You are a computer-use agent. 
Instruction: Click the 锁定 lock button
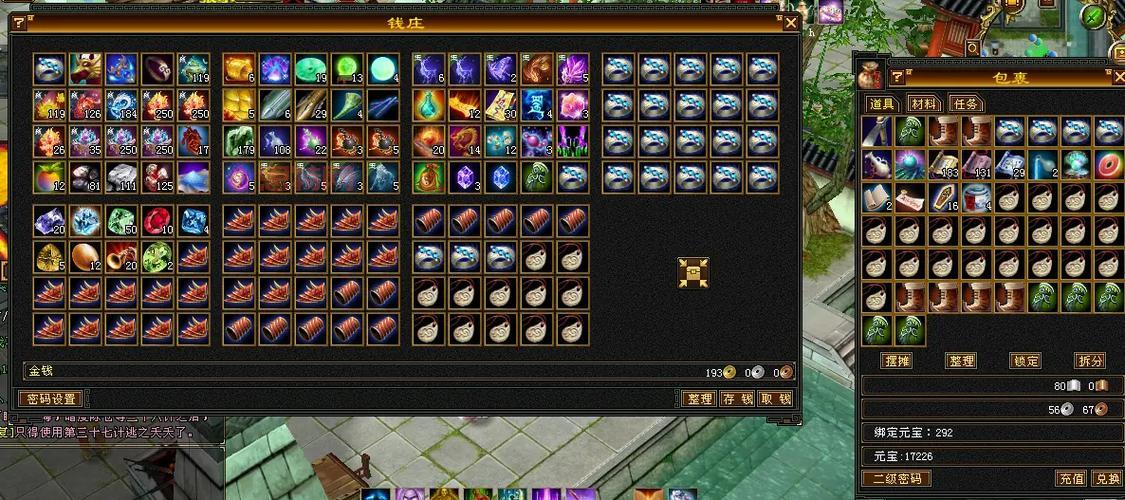tap(1026, 361)
